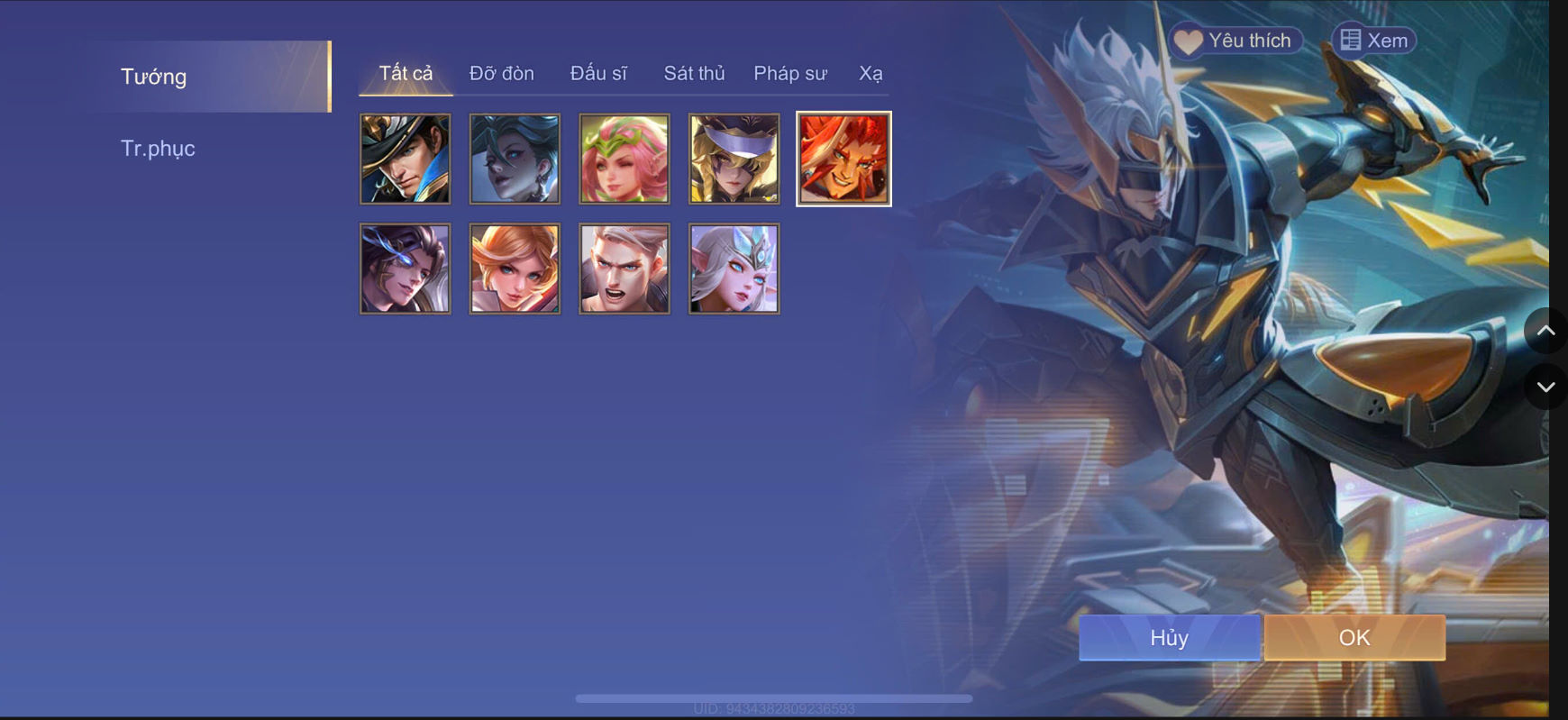Select the pink-haired hero with green crown
Image resolution: width=1568 pixels, height=720 pixels.
(x=624, y=158)
